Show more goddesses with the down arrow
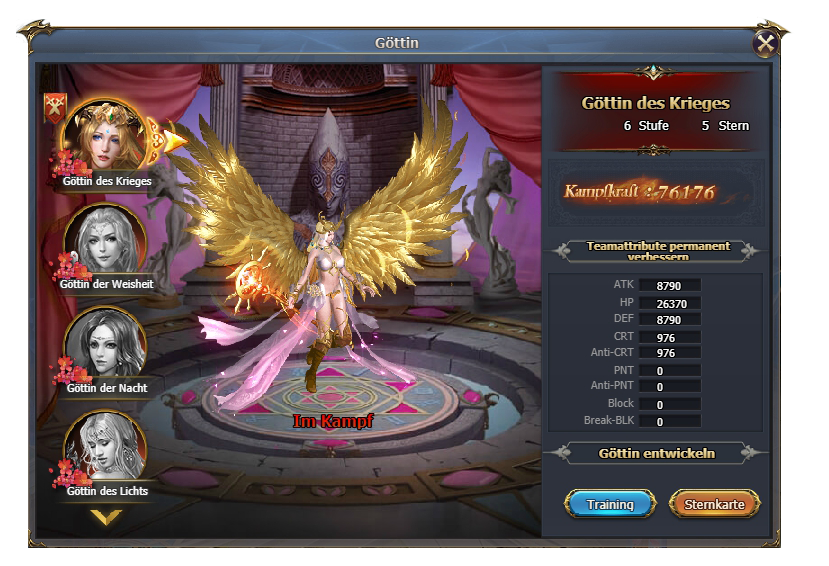The image size is (829, 566). (x=106, y=516)
